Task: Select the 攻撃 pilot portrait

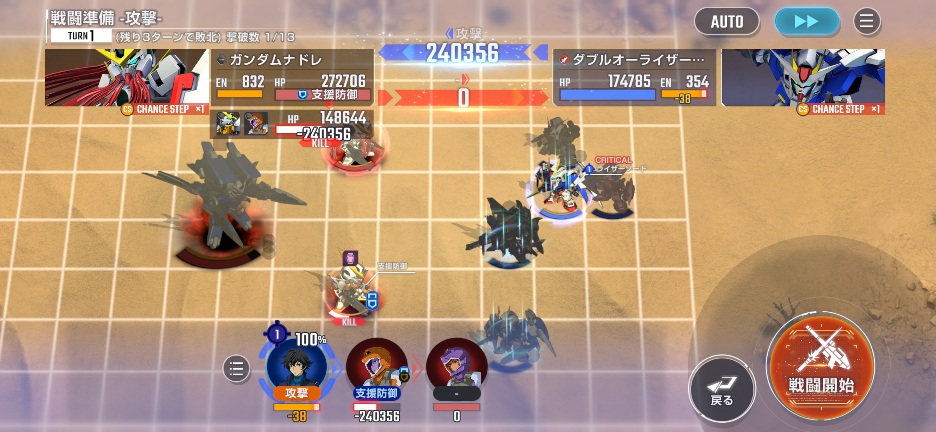Action: tap(297, 362)
